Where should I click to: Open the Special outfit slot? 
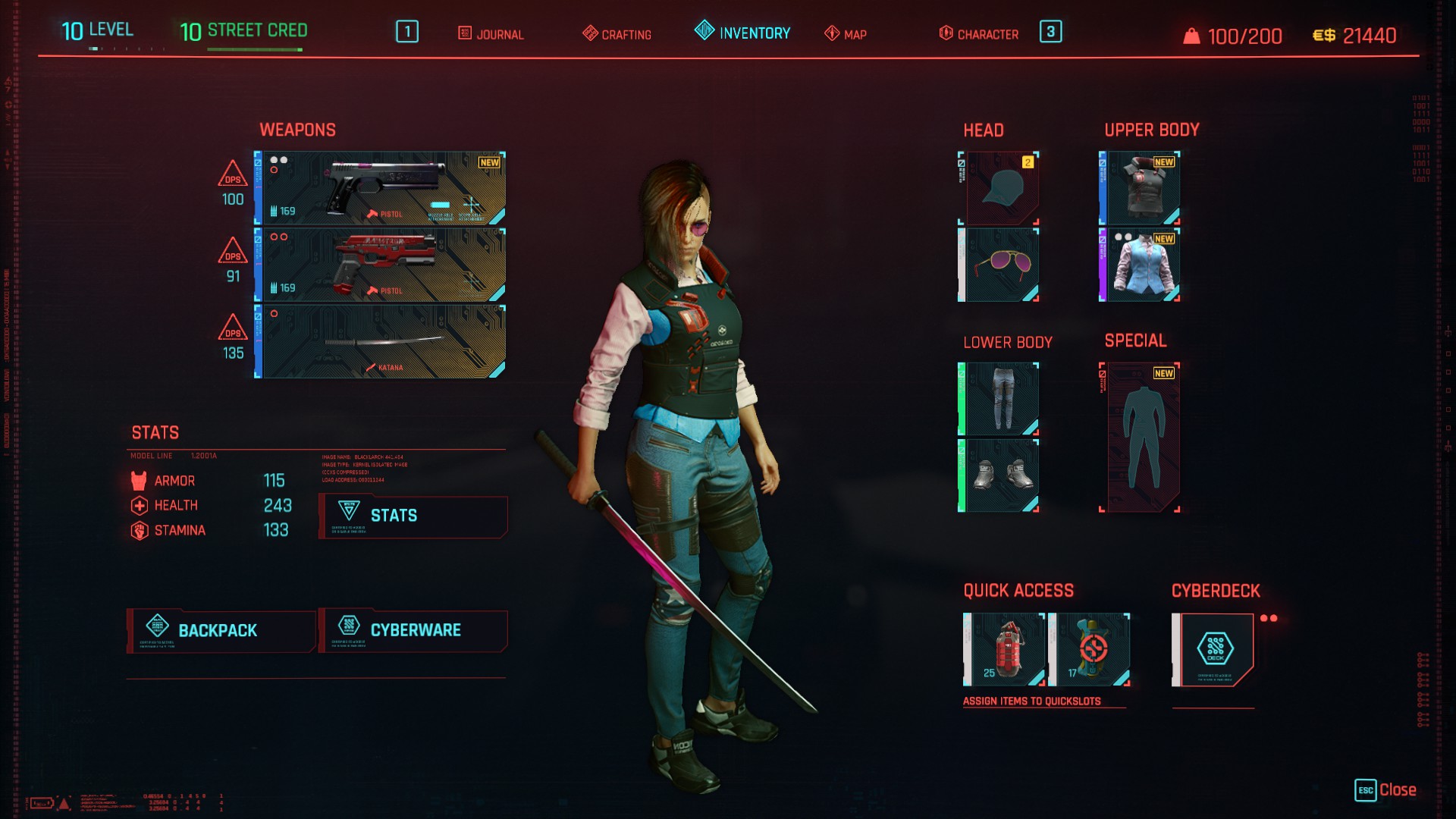[1141, 438]
